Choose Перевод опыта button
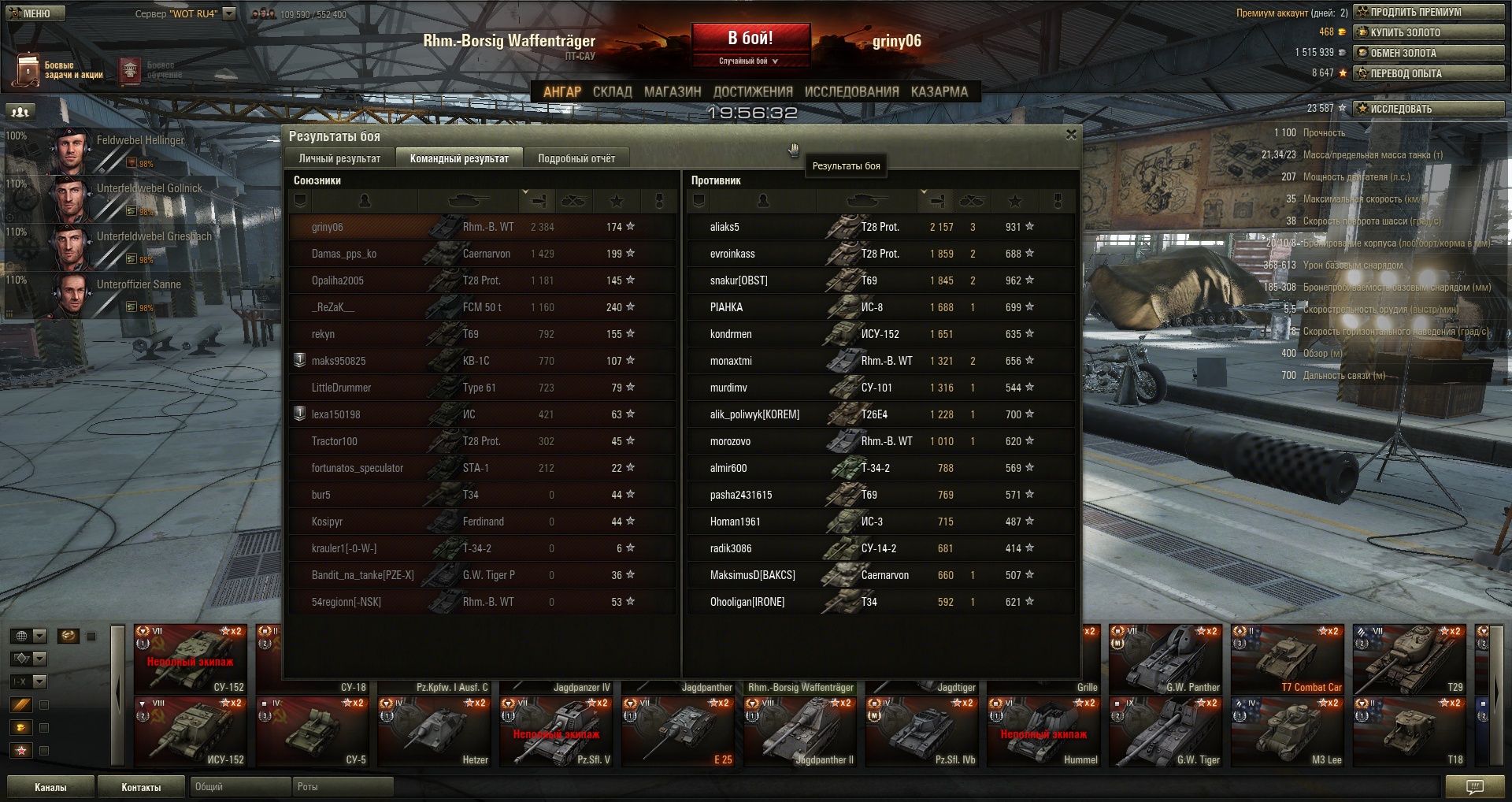Image resolution: width=1512 pixels, height=802 pixels. coord(1429,73)
